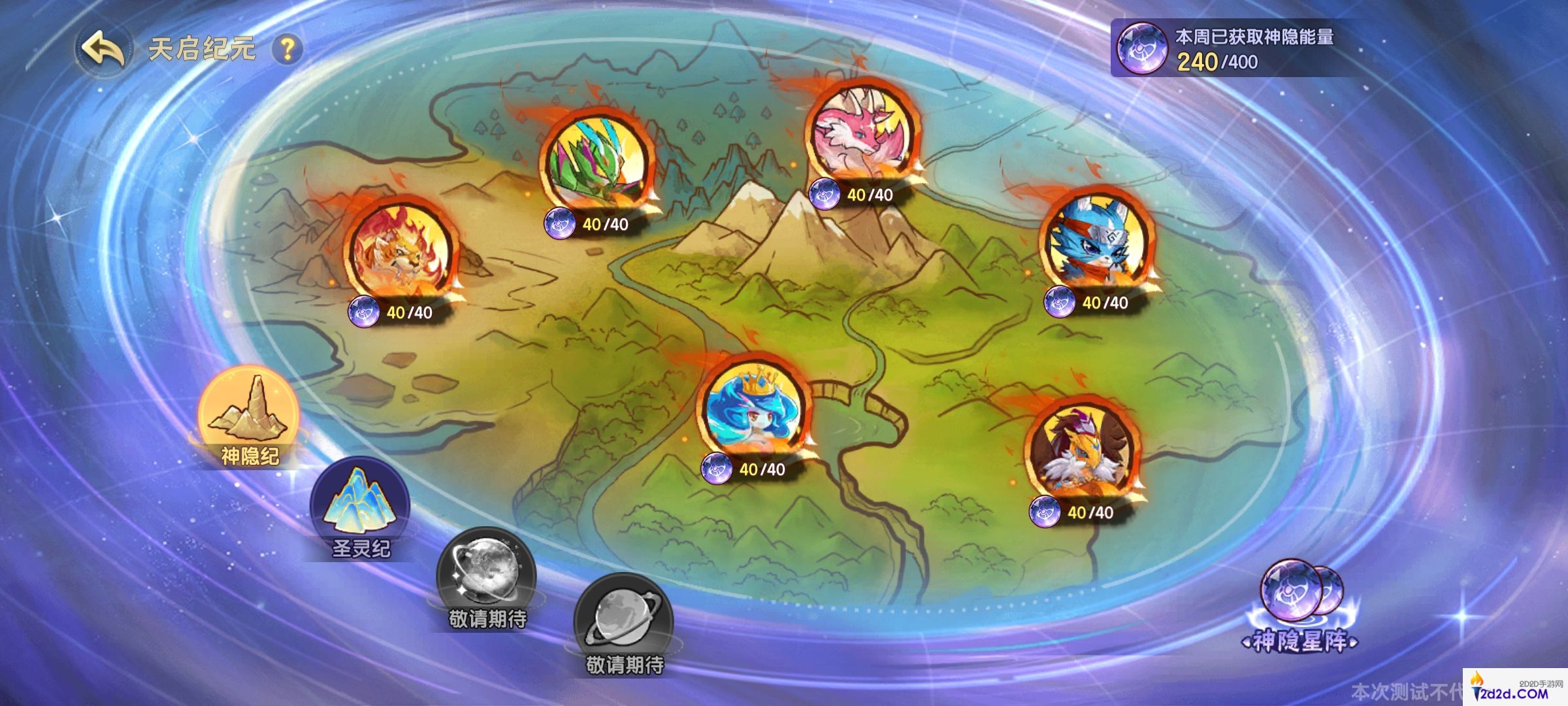Click the grey cratered planet locked era

tap(486, 577)
